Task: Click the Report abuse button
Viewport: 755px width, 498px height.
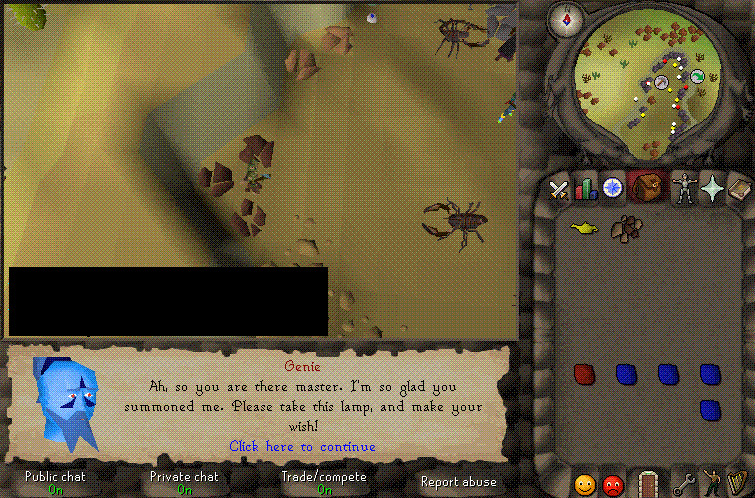Action: tap(458, 482)
